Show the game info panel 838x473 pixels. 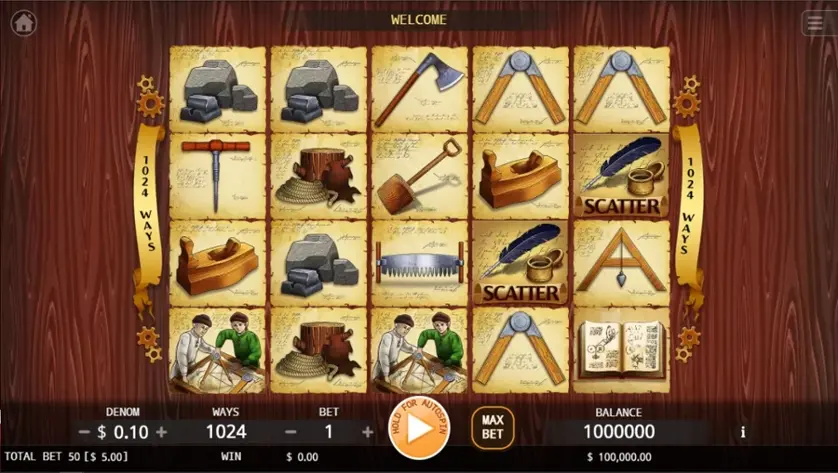[742, 432]
